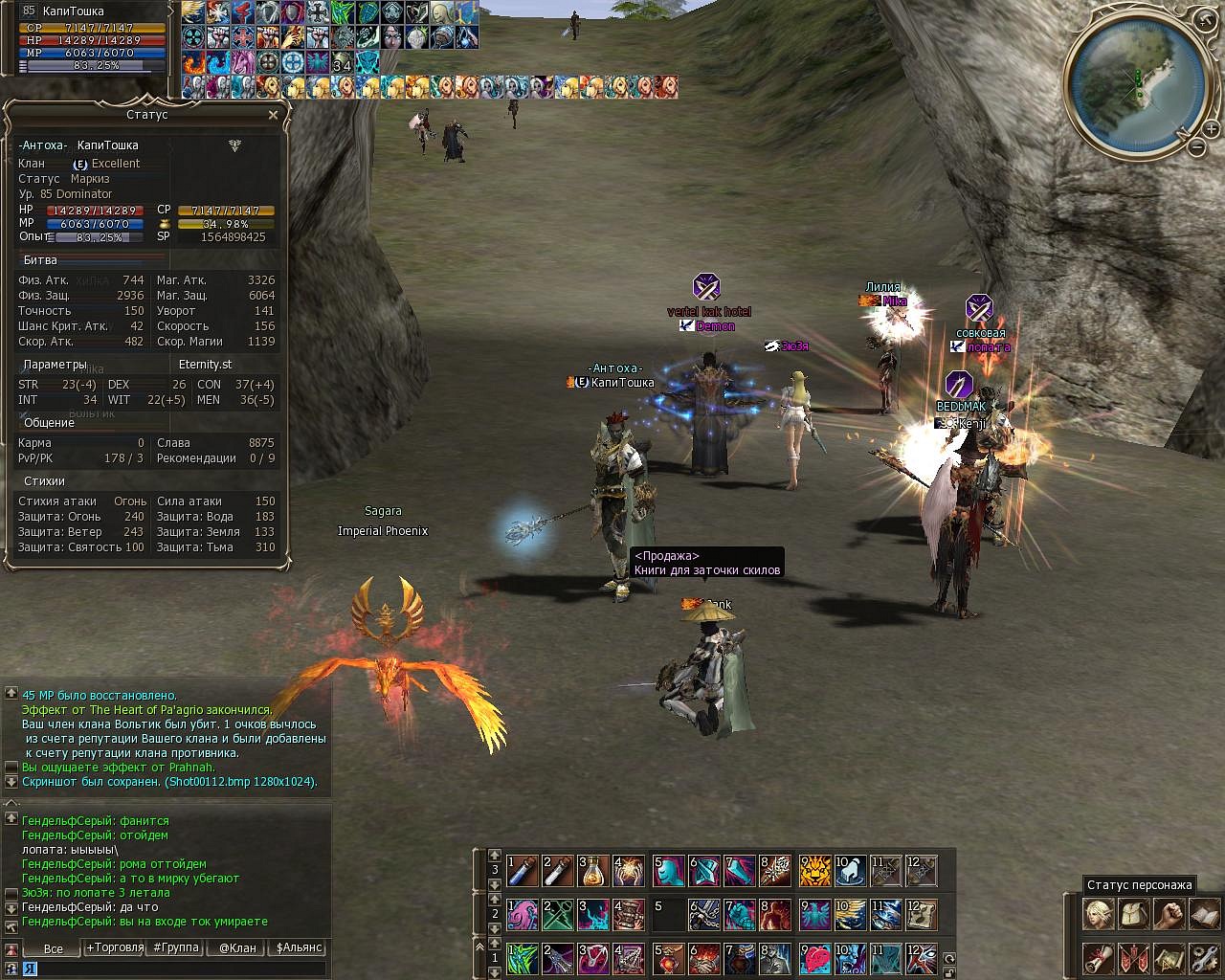1225x980 pixels.
Task: Click the minimap zoom-out minus button
Action: pos(1197,146)
